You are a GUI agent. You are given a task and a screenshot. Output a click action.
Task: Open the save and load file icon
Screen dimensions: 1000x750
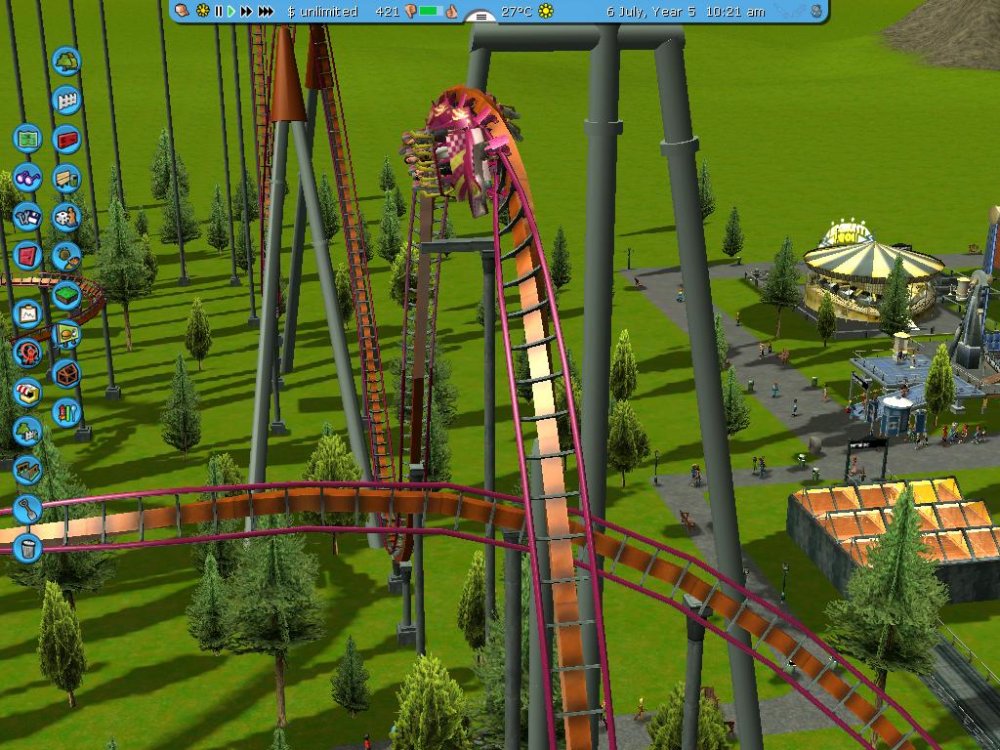[x=27, y=215]
